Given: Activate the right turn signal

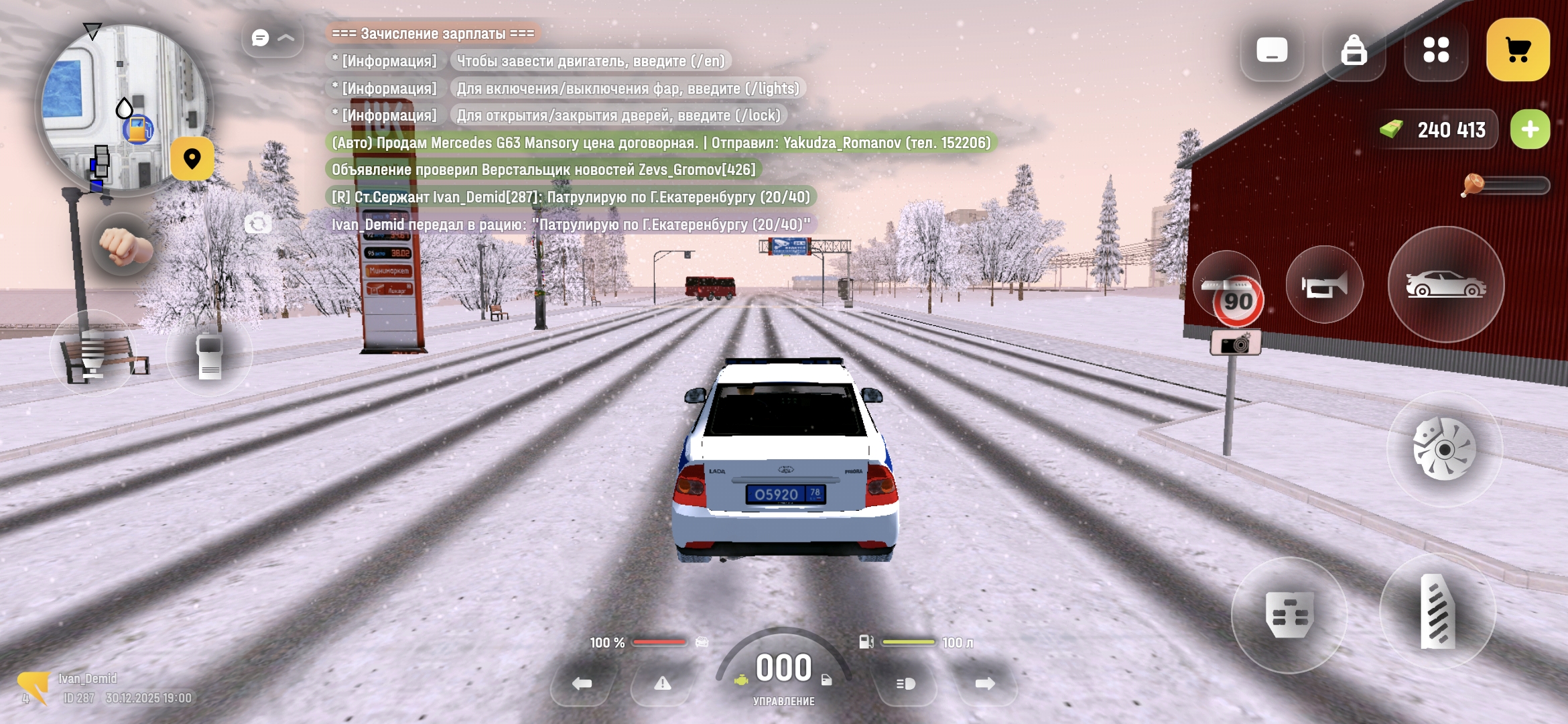Looking at the screenshot, I should (985, 684).
